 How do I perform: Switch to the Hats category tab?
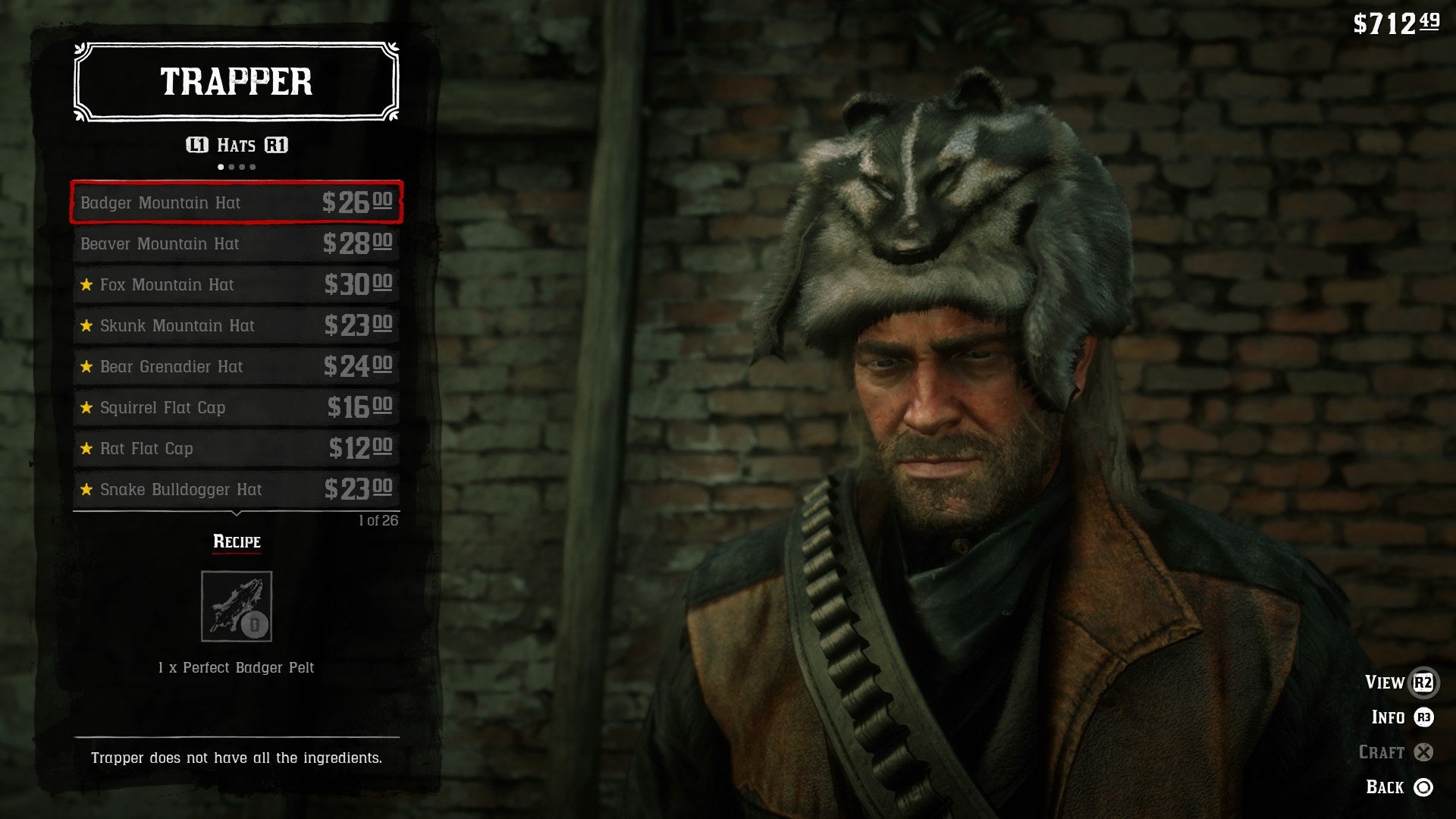236,146
